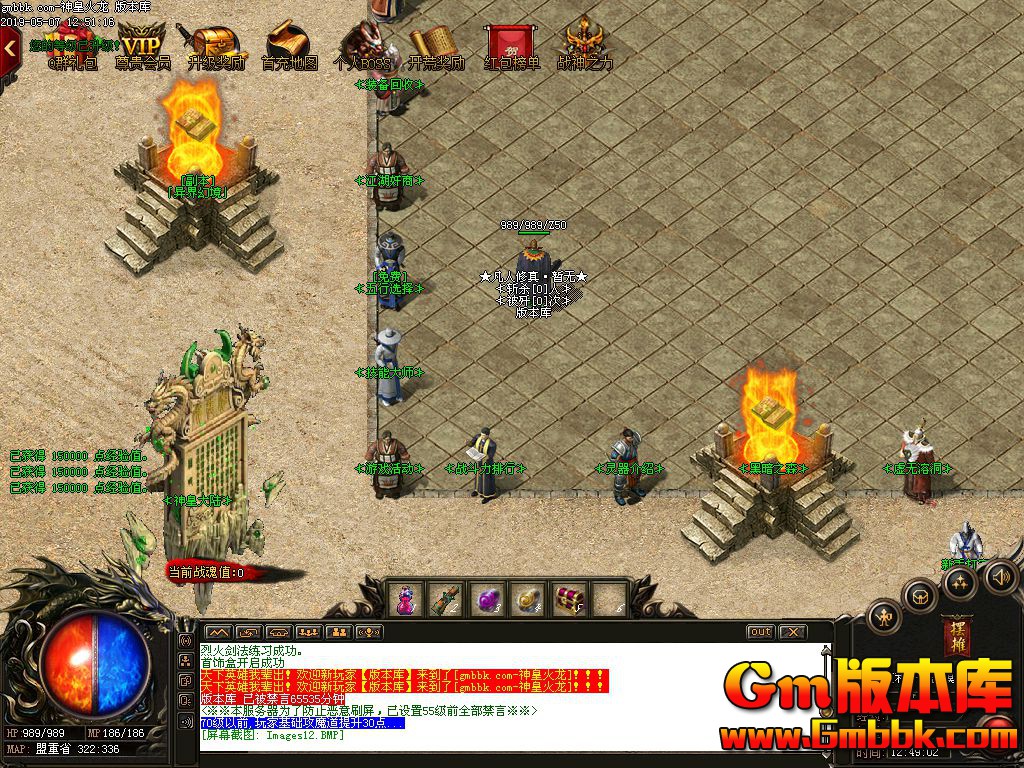Close the chat panel with the X button
The image size is (1024, 768).
[792, 632]
